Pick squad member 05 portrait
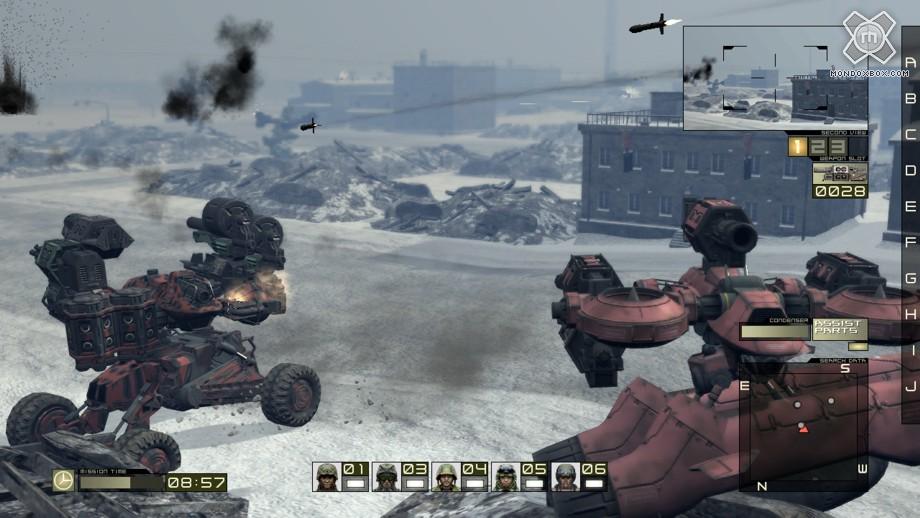 click(x=506, y=477)
